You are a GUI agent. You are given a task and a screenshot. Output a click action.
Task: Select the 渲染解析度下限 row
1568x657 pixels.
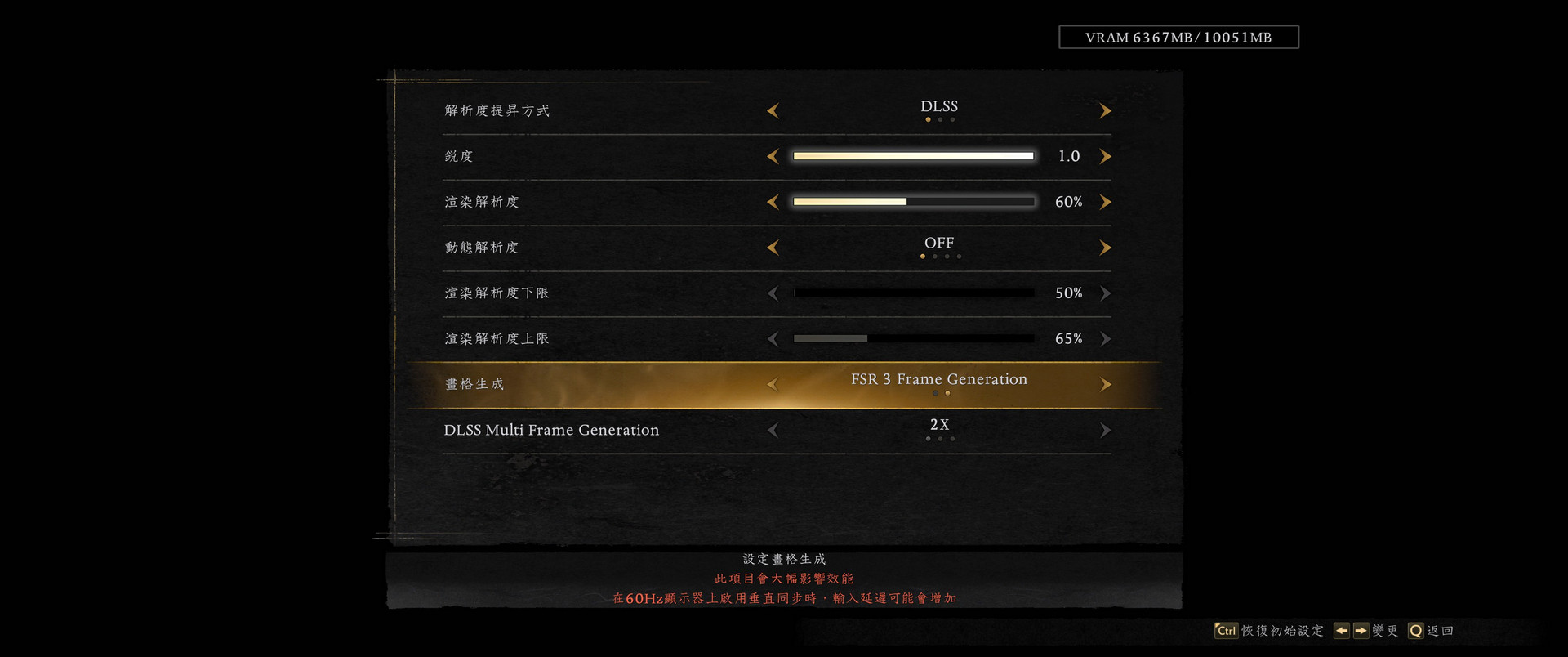pos(497,293)
